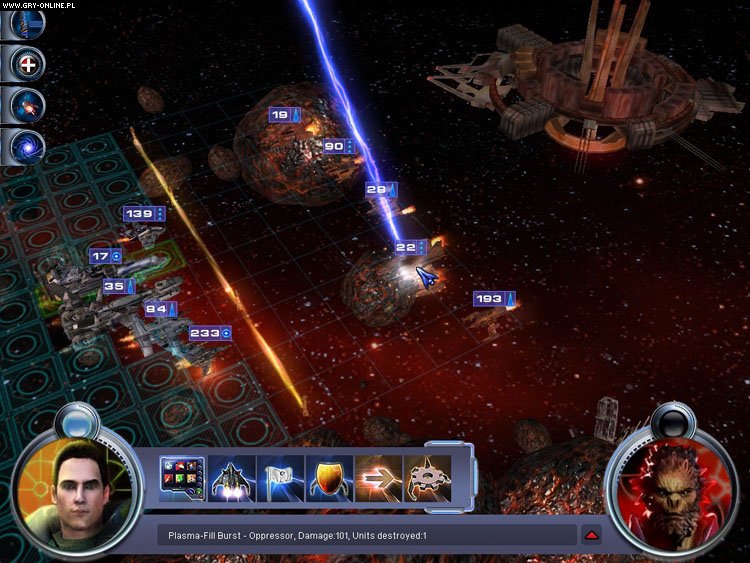The width and height of the screenshot is (750, 563).
Task: Activate the blue spiral galaxy ability
Action: tap(27, 146)
